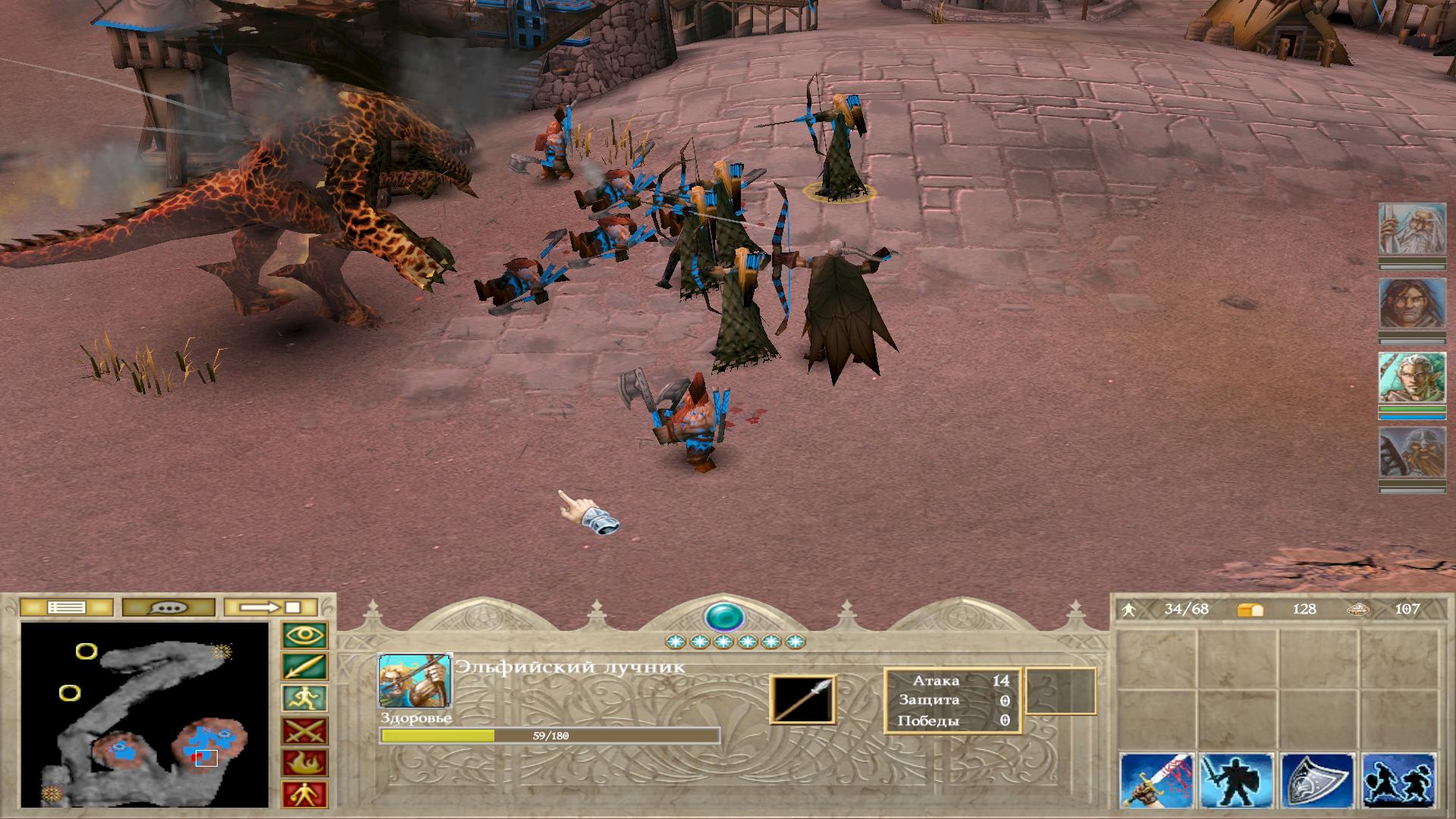Select the silver-haired elf hero portrait

[1411, 378]
